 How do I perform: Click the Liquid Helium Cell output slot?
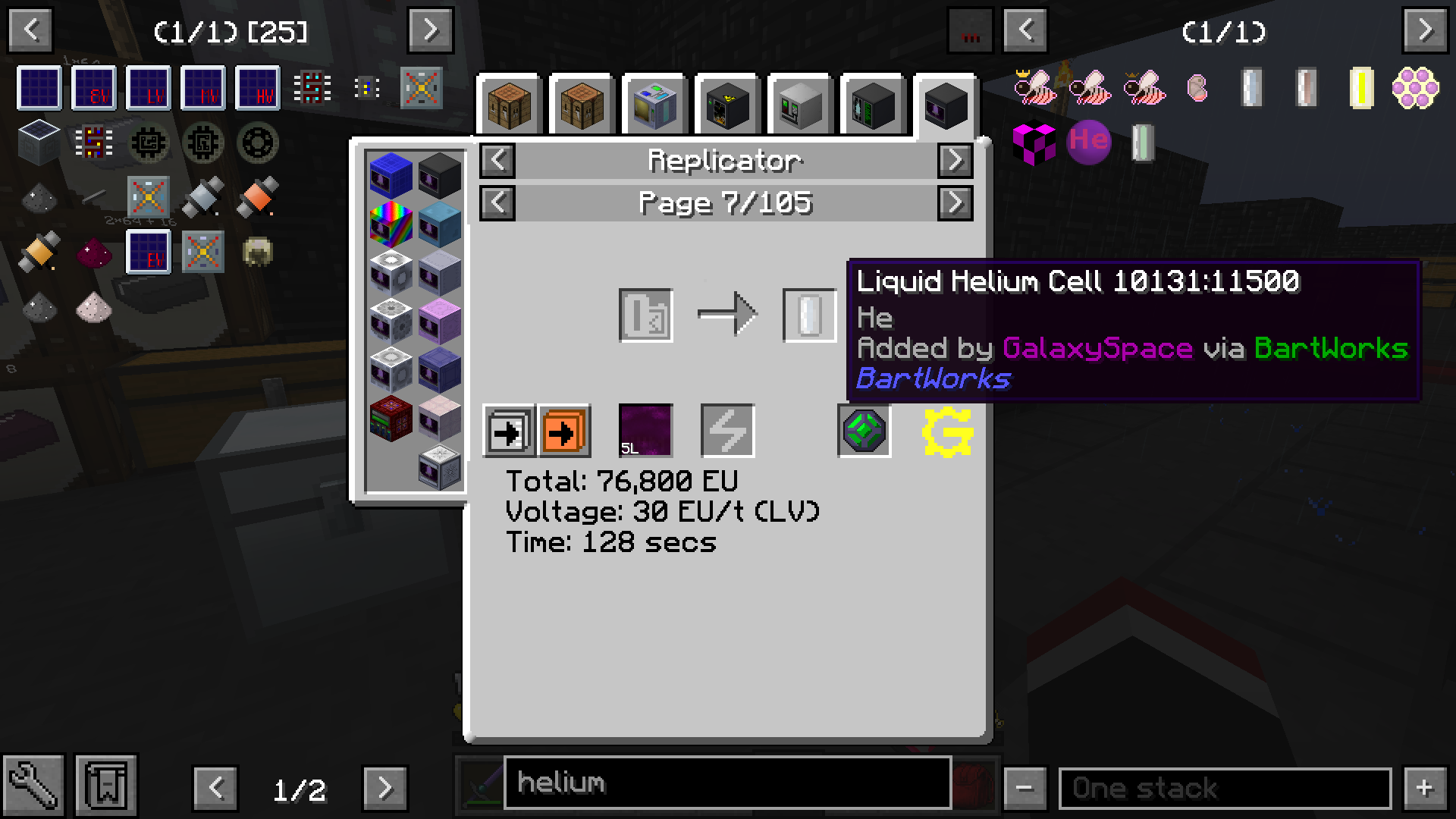pyautogui.click(x=809, y=314)
